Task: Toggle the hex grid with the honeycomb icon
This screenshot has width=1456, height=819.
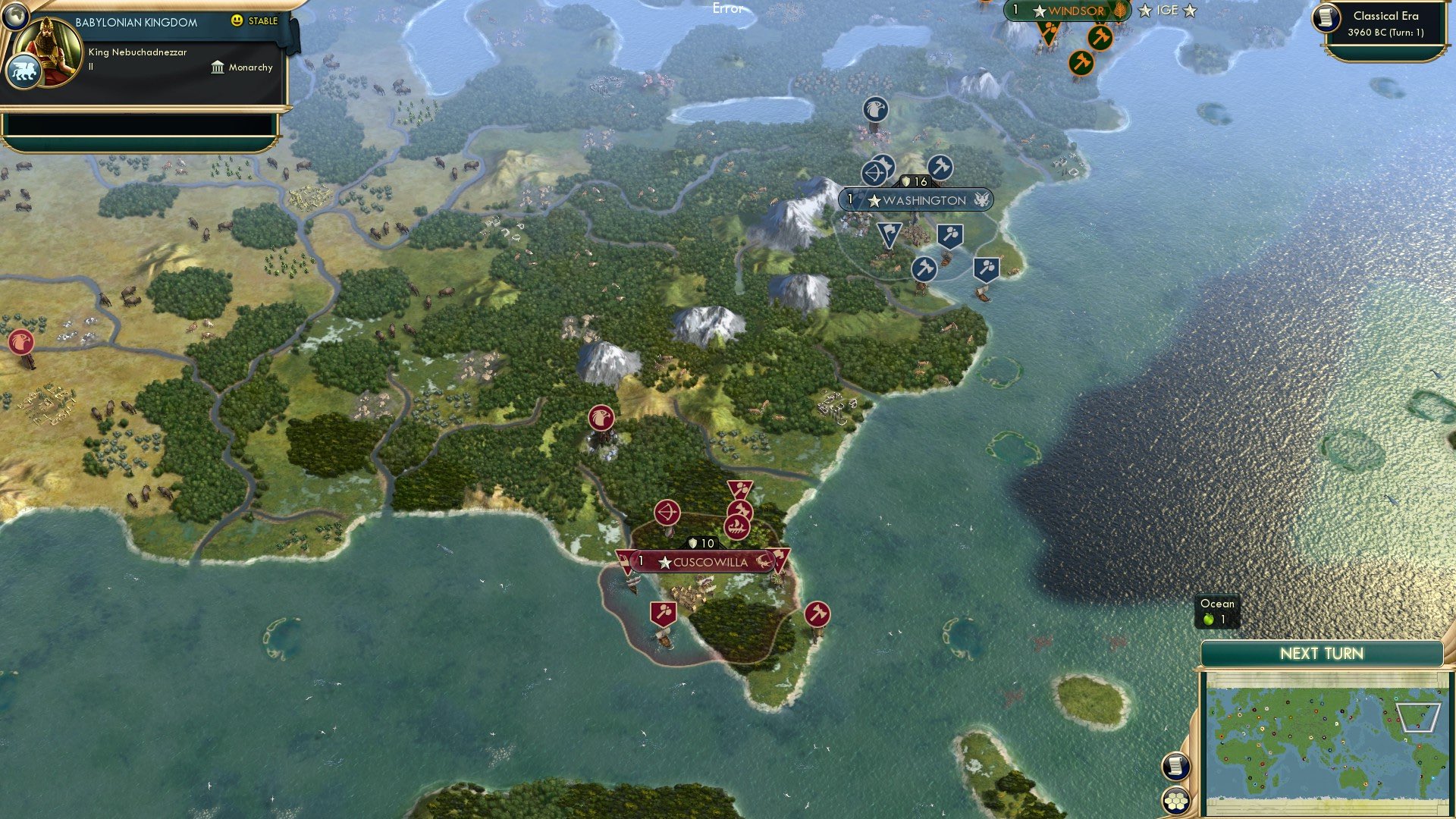Action: (1176, 799)
